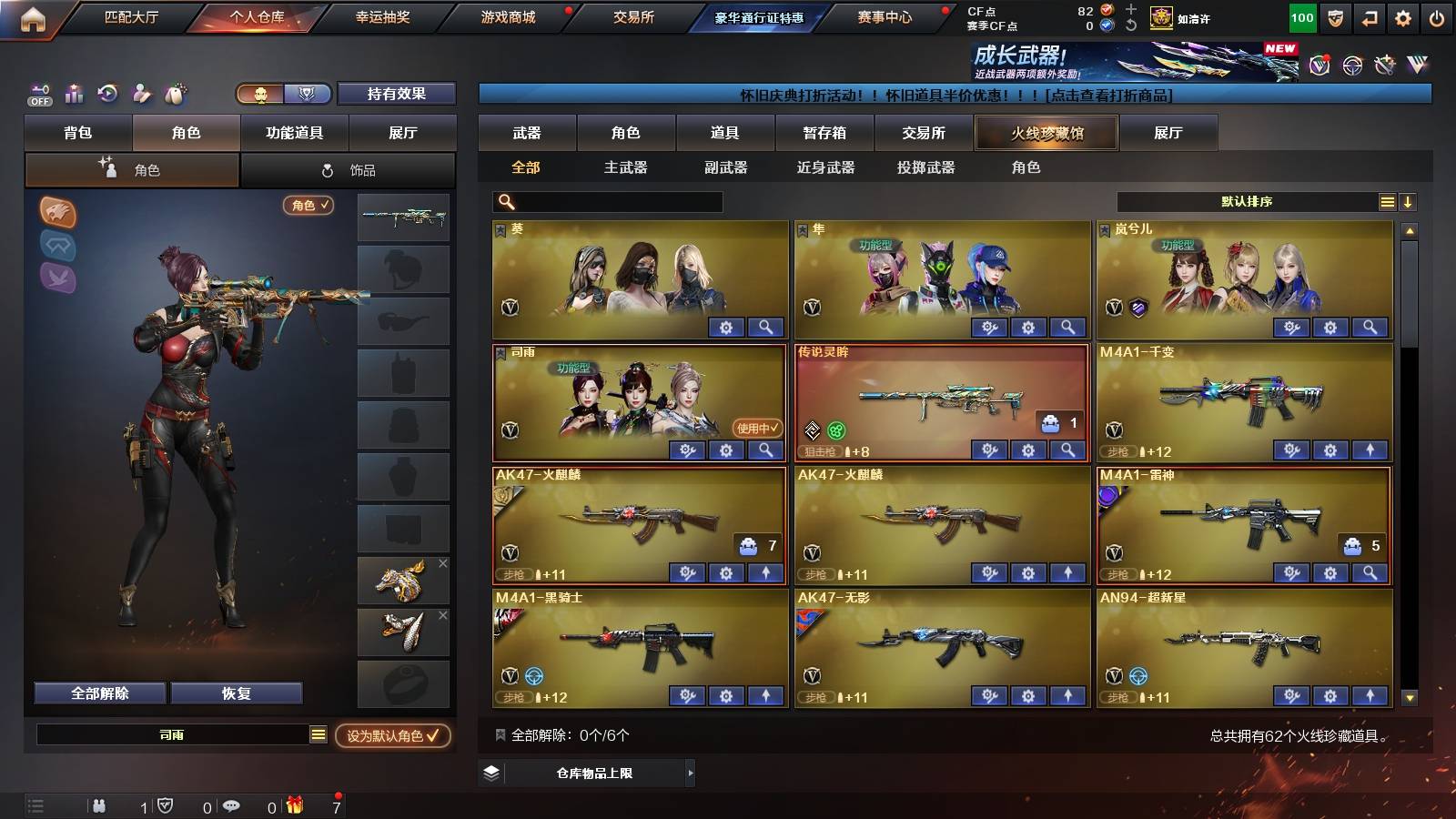Toggle the OFF key switch above the backpack tabs
The image size is (1456, 819).
(x=38, y=94)
